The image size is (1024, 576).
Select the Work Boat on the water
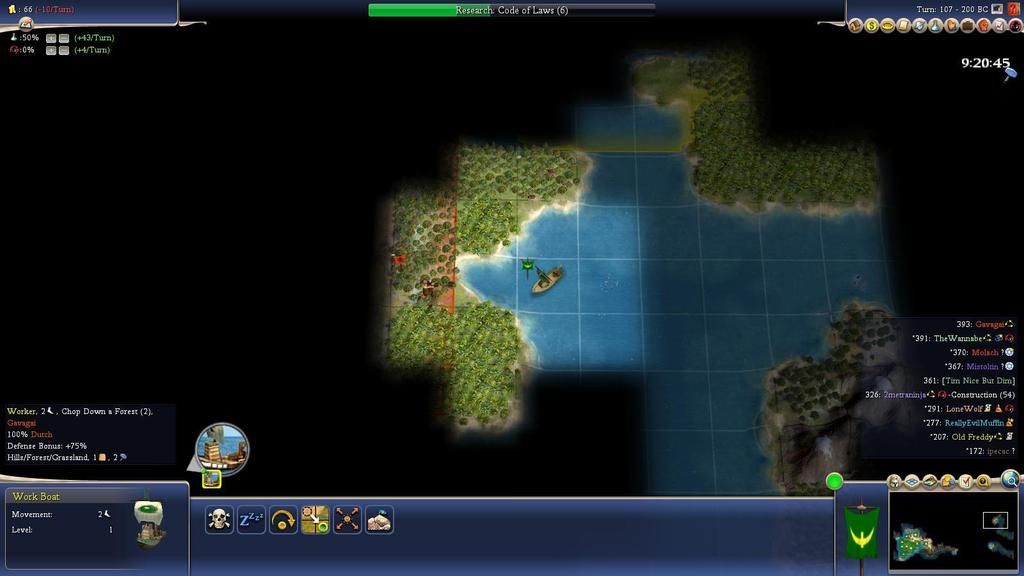[x=546, y=279]
